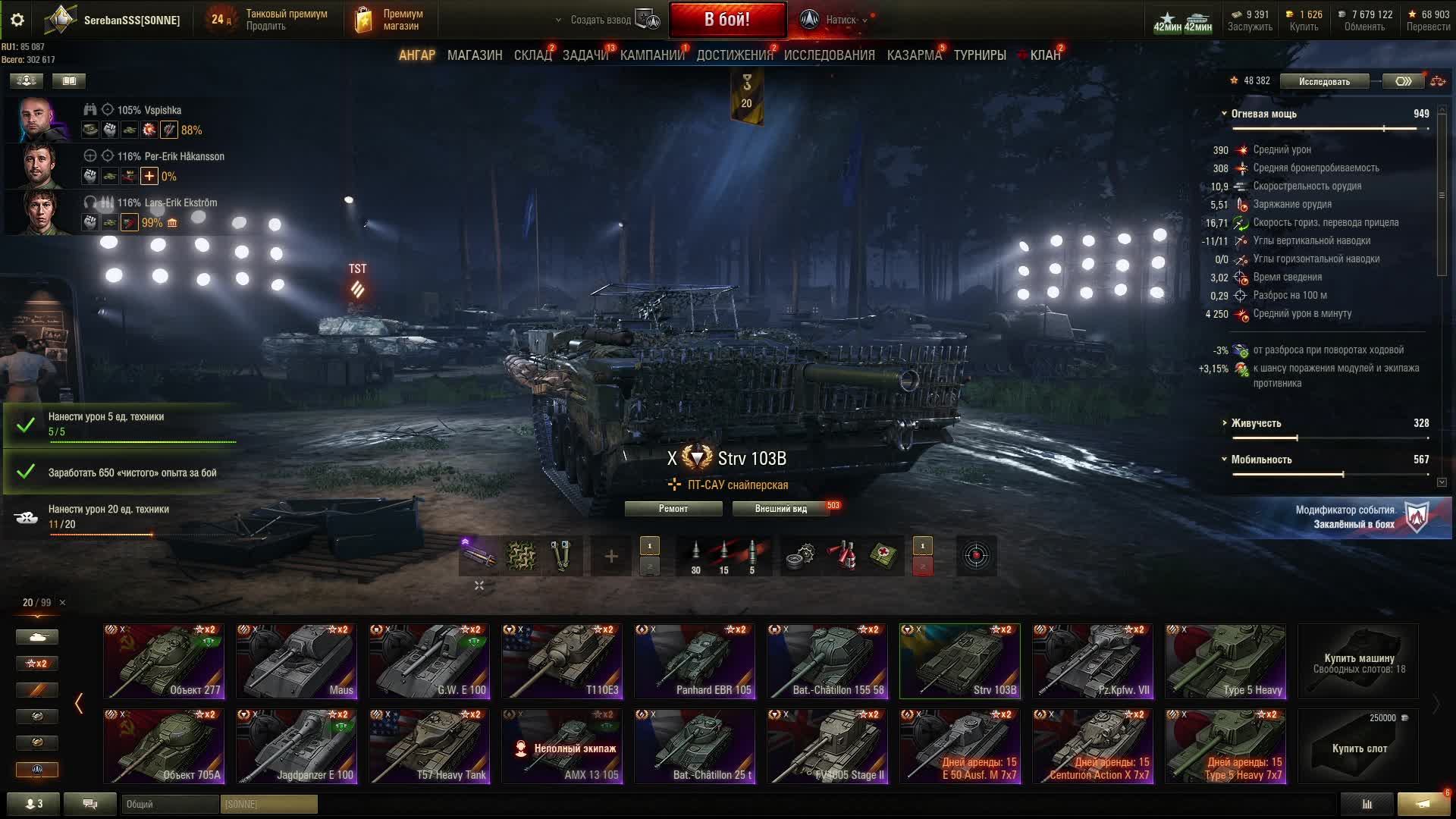Open the first aid kit consumable slot
Image resolution: width=1456 pixels, height=819 pixels.
[x=884, y=556]
